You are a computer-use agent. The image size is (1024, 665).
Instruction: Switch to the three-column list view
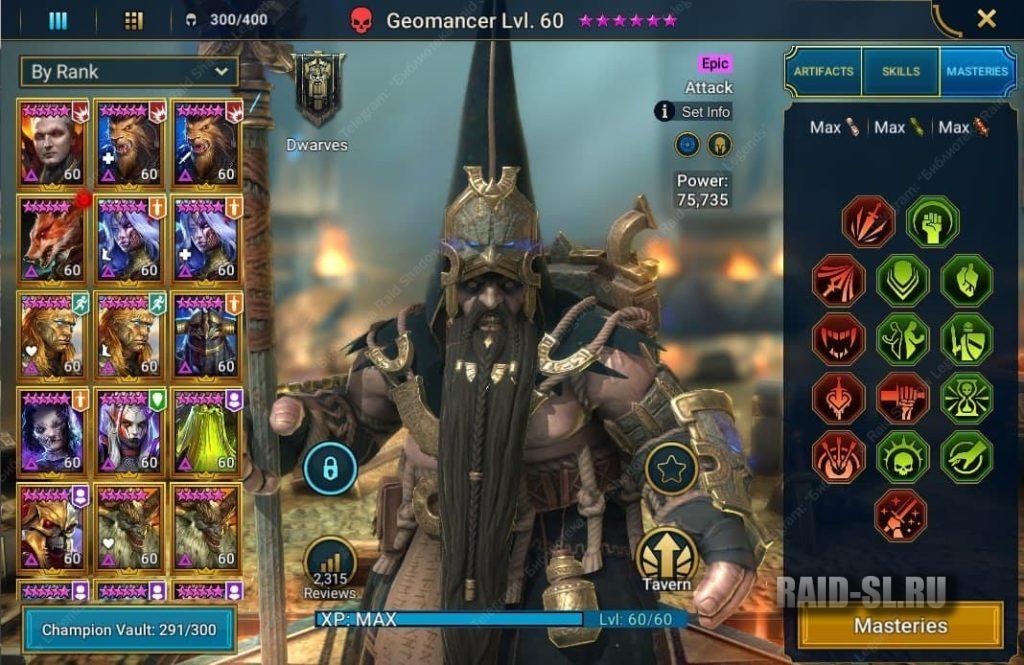(x=58, y=20)
